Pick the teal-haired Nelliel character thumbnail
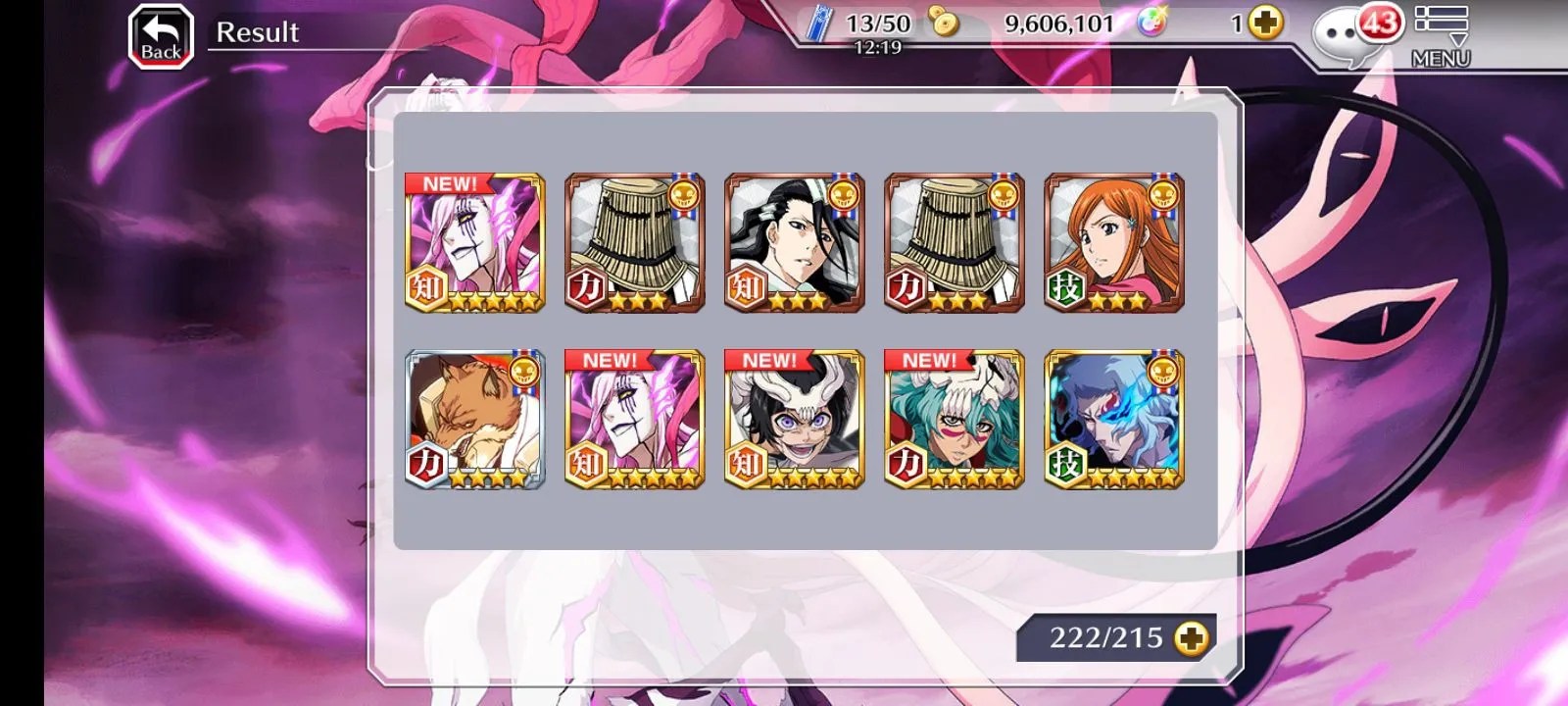This screenshot has width=1568, height=706. 954,420
